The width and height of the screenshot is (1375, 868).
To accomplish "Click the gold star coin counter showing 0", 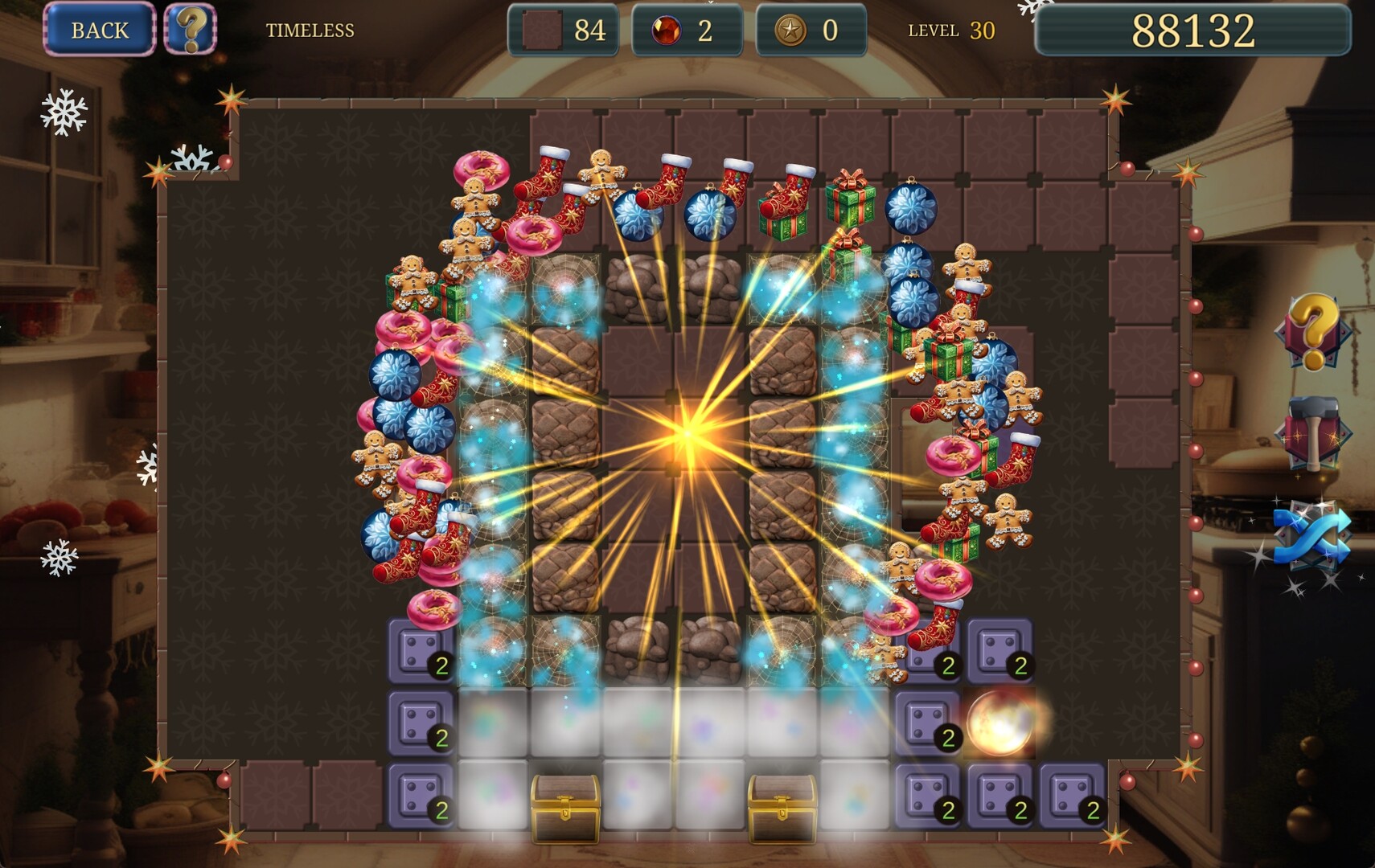I will pyautogui.click(x=809, y=30).
